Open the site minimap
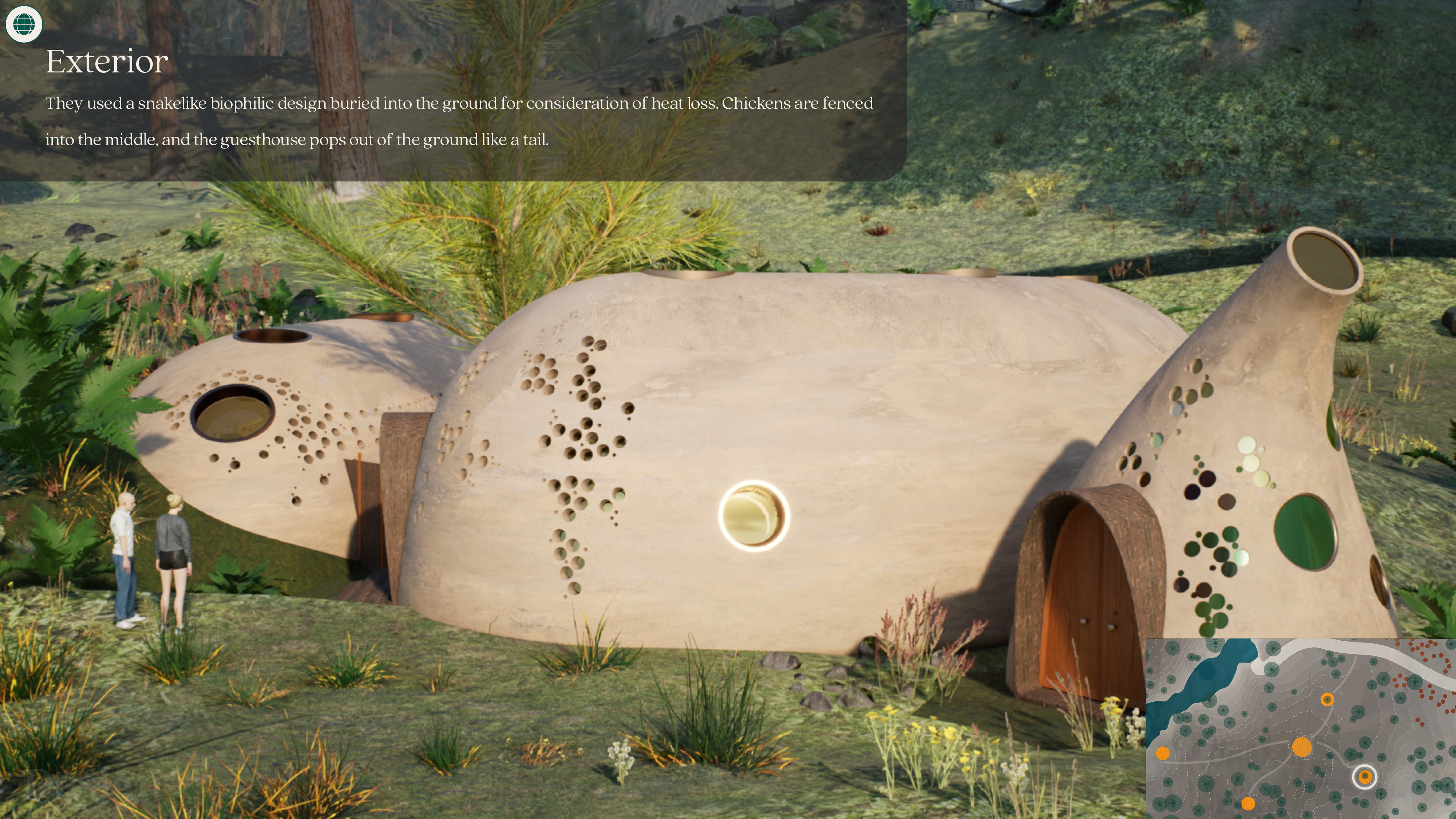This screenshot has width=1456, height=819. [x=1300, y=729]
